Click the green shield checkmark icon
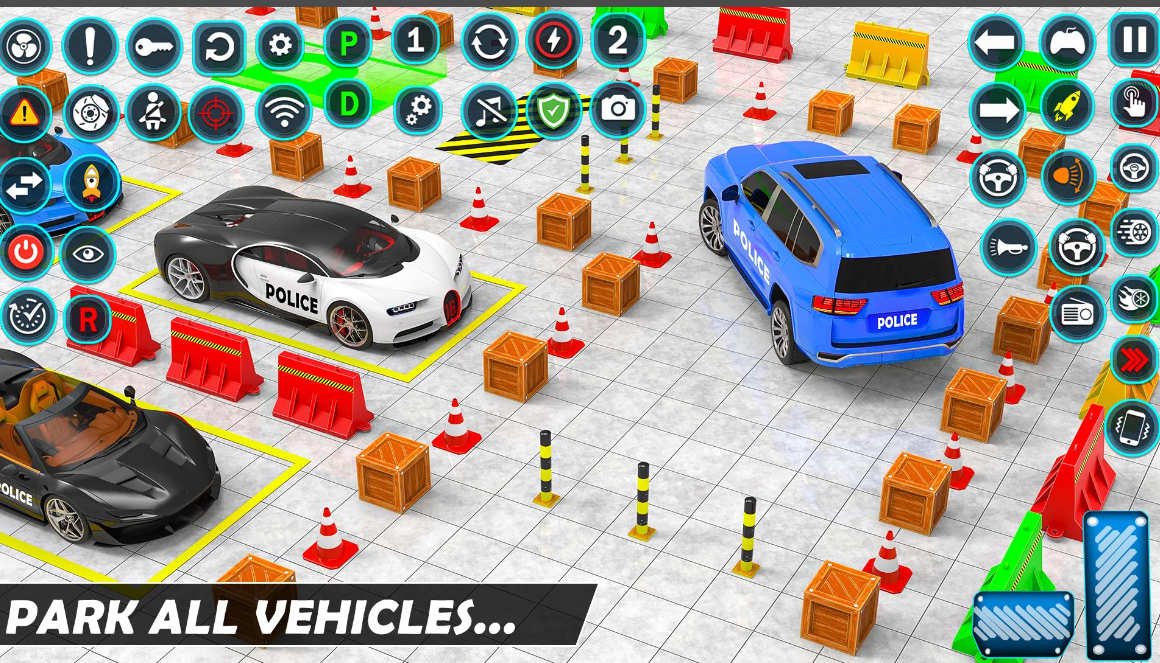The image size is (1160, 663). point(553,110)
